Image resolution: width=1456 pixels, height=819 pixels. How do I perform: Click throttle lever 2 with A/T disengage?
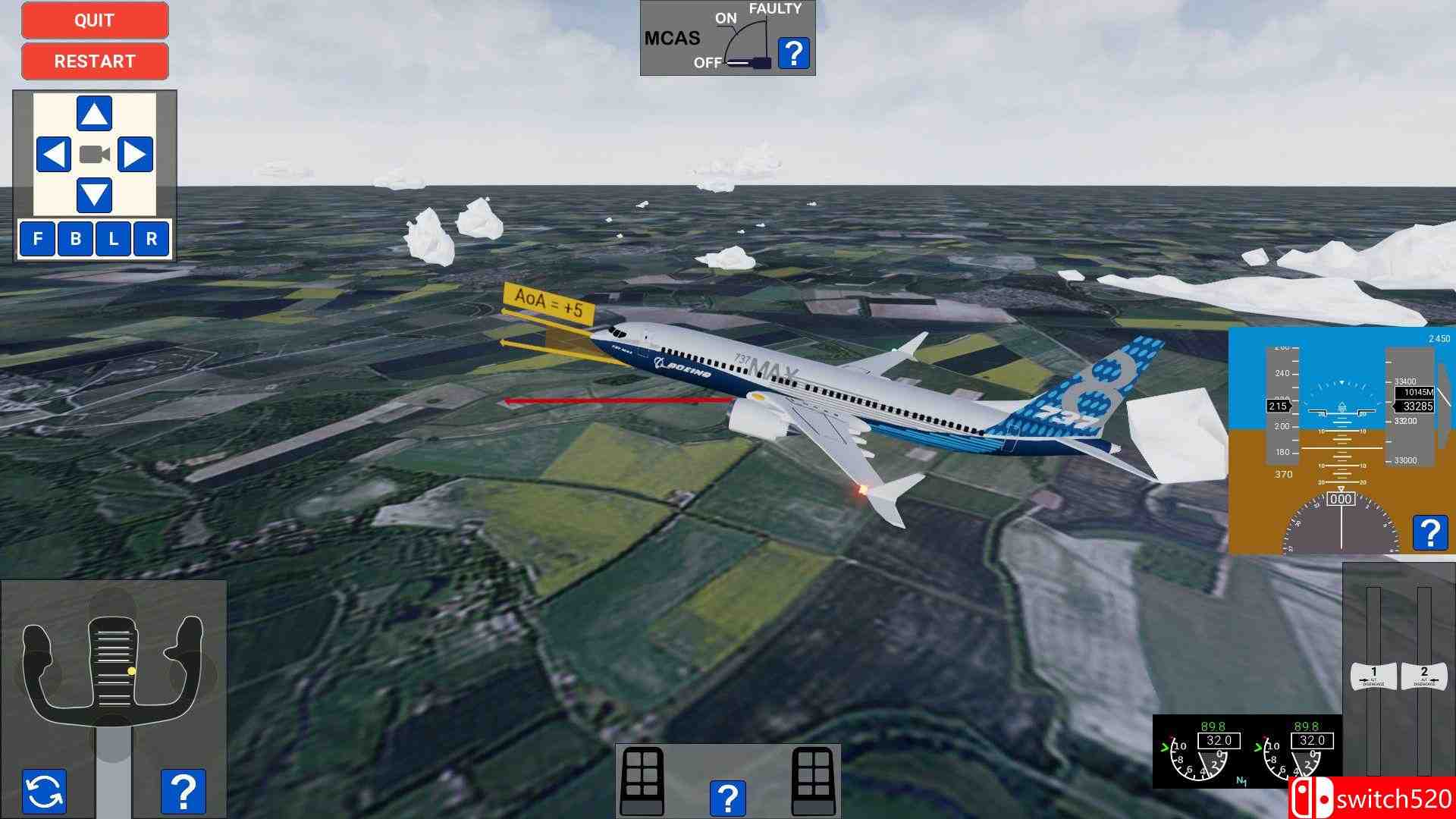(x=1426, y=675)
